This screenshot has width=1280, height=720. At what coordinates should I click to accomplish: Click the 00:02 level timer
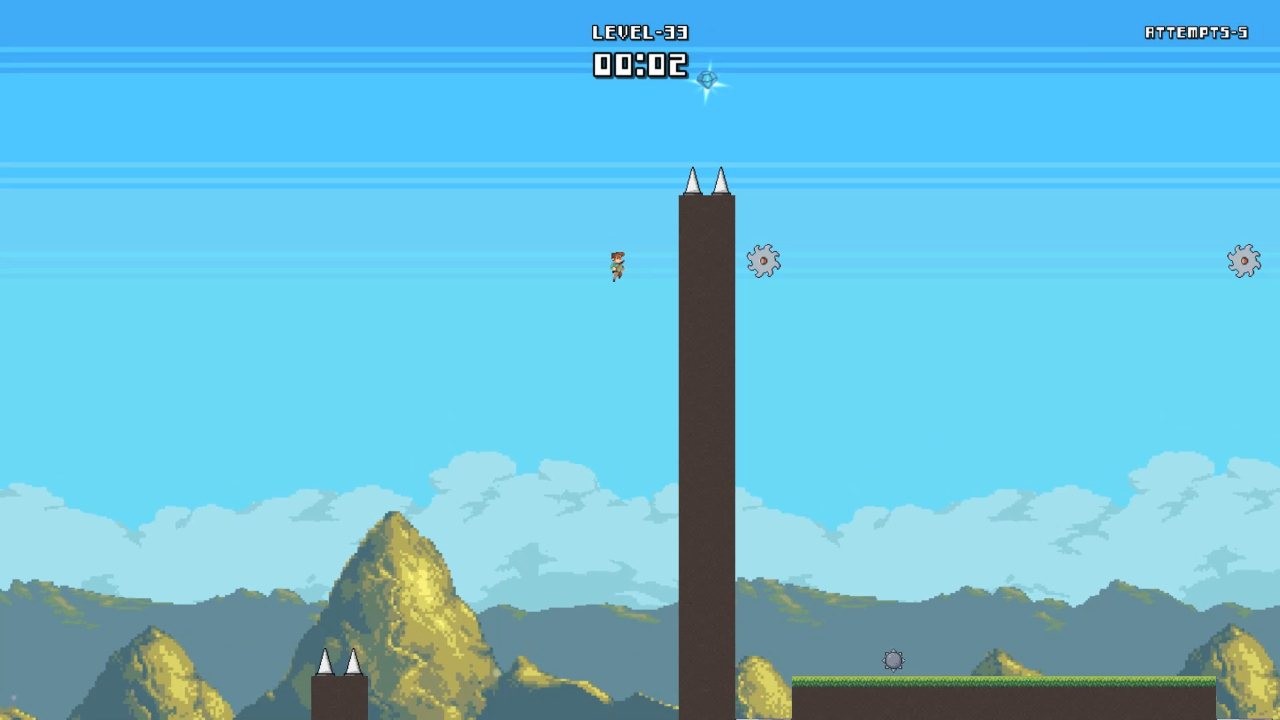coord(640,65)
